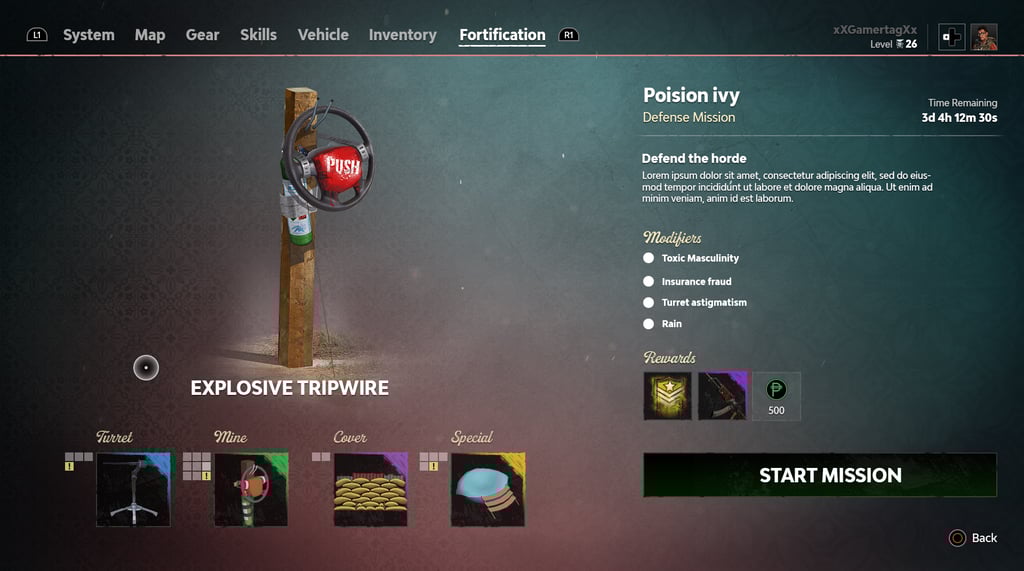This screenshot has height=571, width=1024.
Task: Enable the Insurance fraud modifier
Action: 648,281
